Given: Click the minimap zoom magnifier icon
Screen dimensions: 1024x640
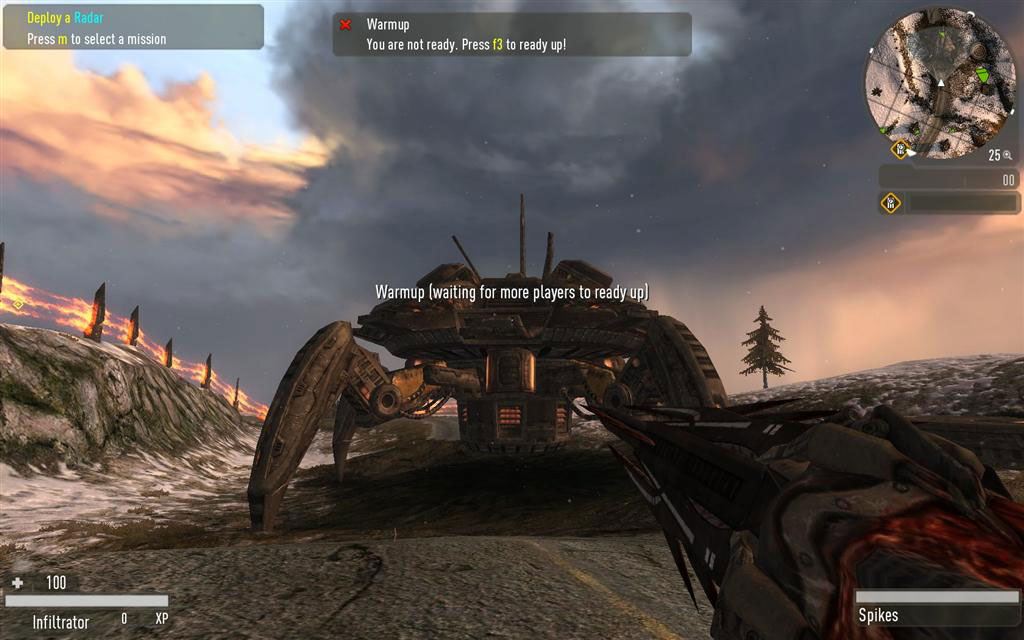Looking at the screenshot, I should click(x=1008, y=155).
